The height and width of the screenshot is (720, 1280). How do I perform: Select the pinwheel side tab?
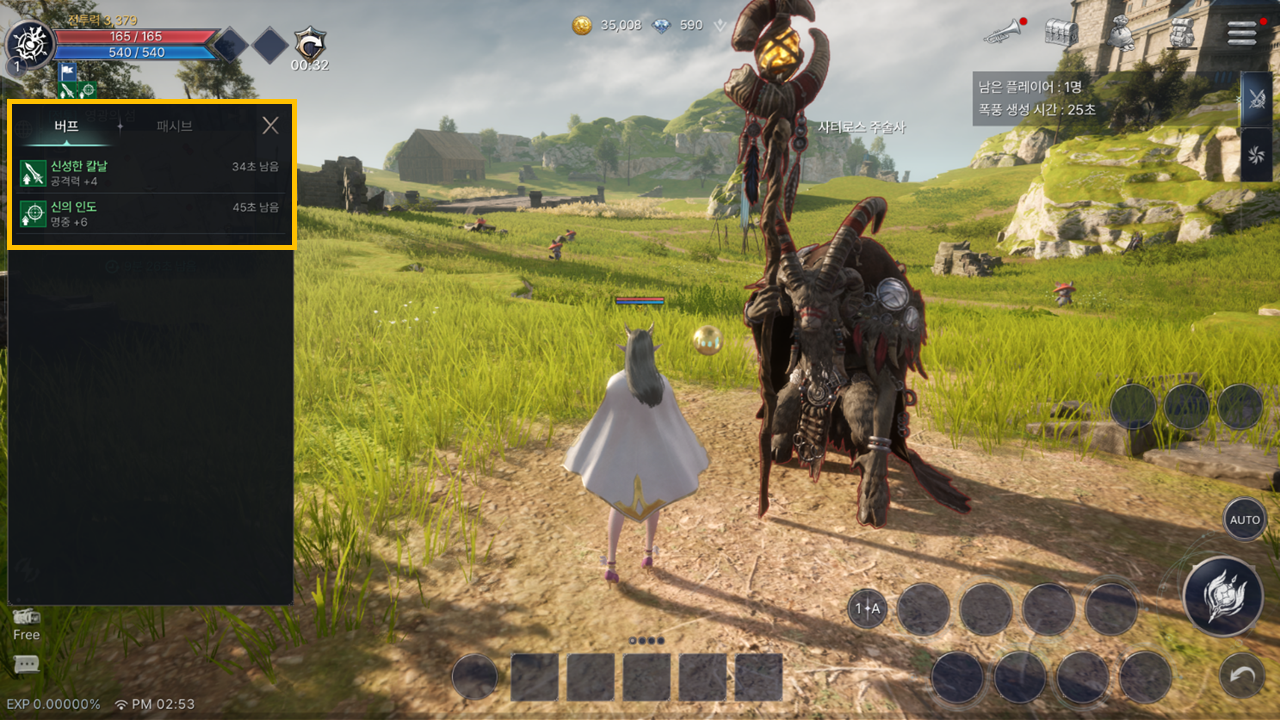1256,155
